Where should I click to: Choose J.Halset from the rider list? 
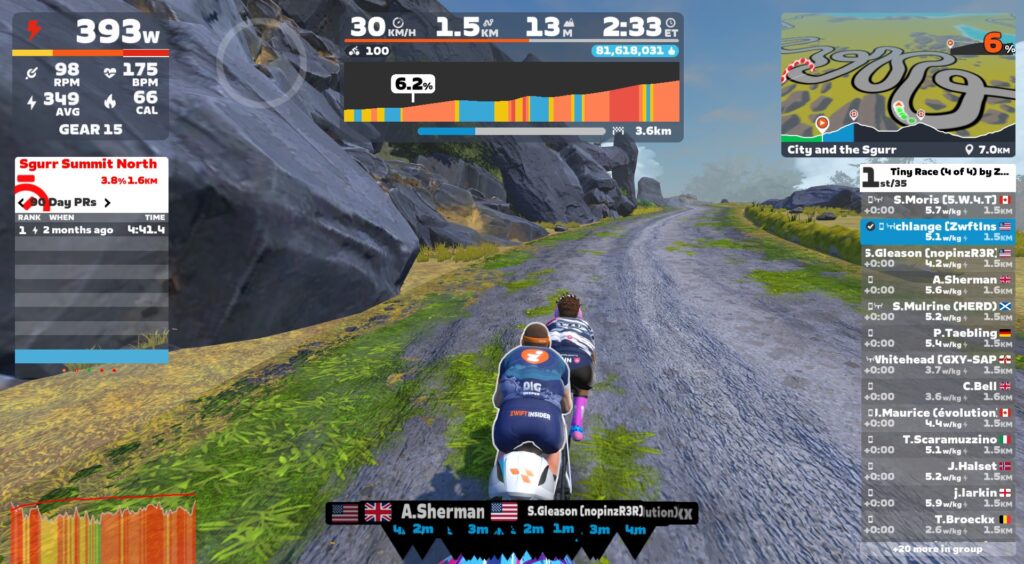[x=938, y=471]
